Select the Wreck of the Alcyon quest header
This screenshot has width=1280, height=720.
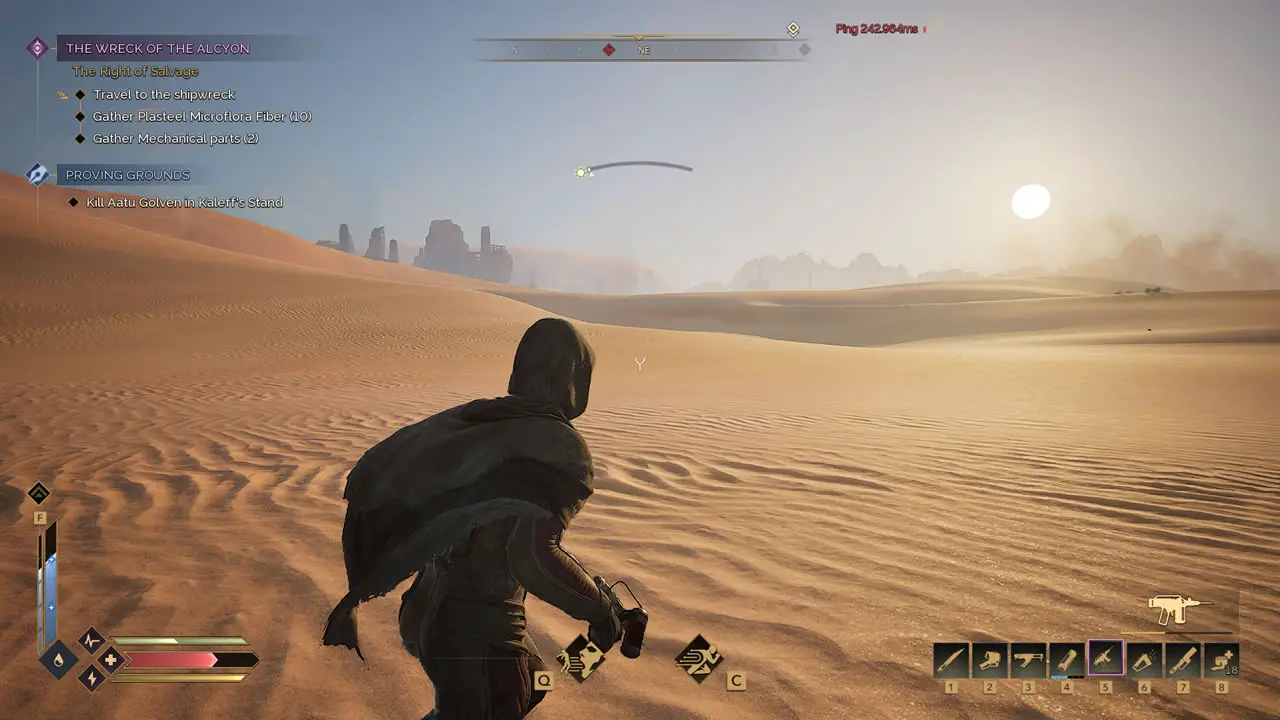point(158,48)
